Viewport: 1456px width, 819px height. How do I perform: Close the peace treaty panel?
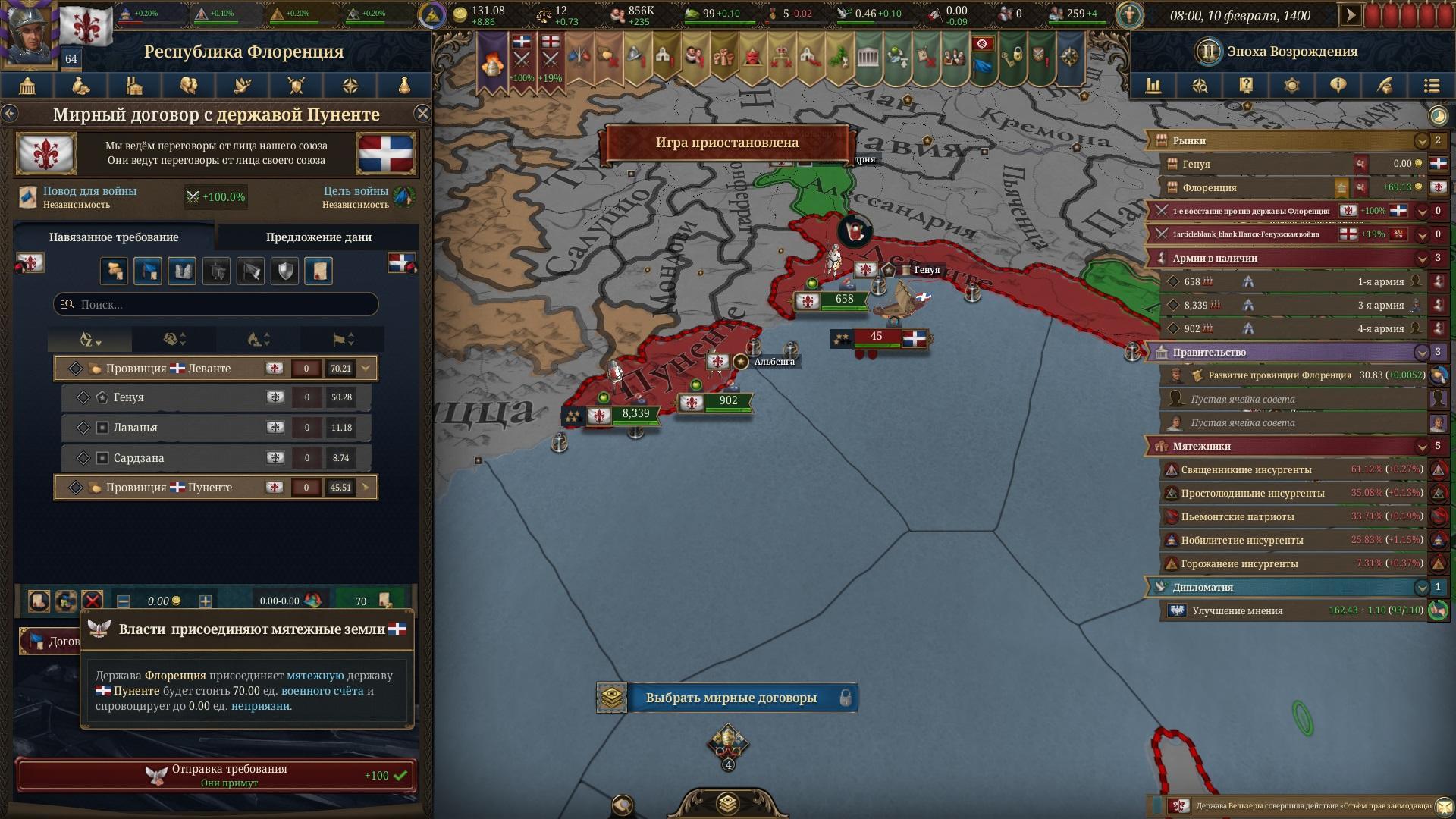coord(422,114)
